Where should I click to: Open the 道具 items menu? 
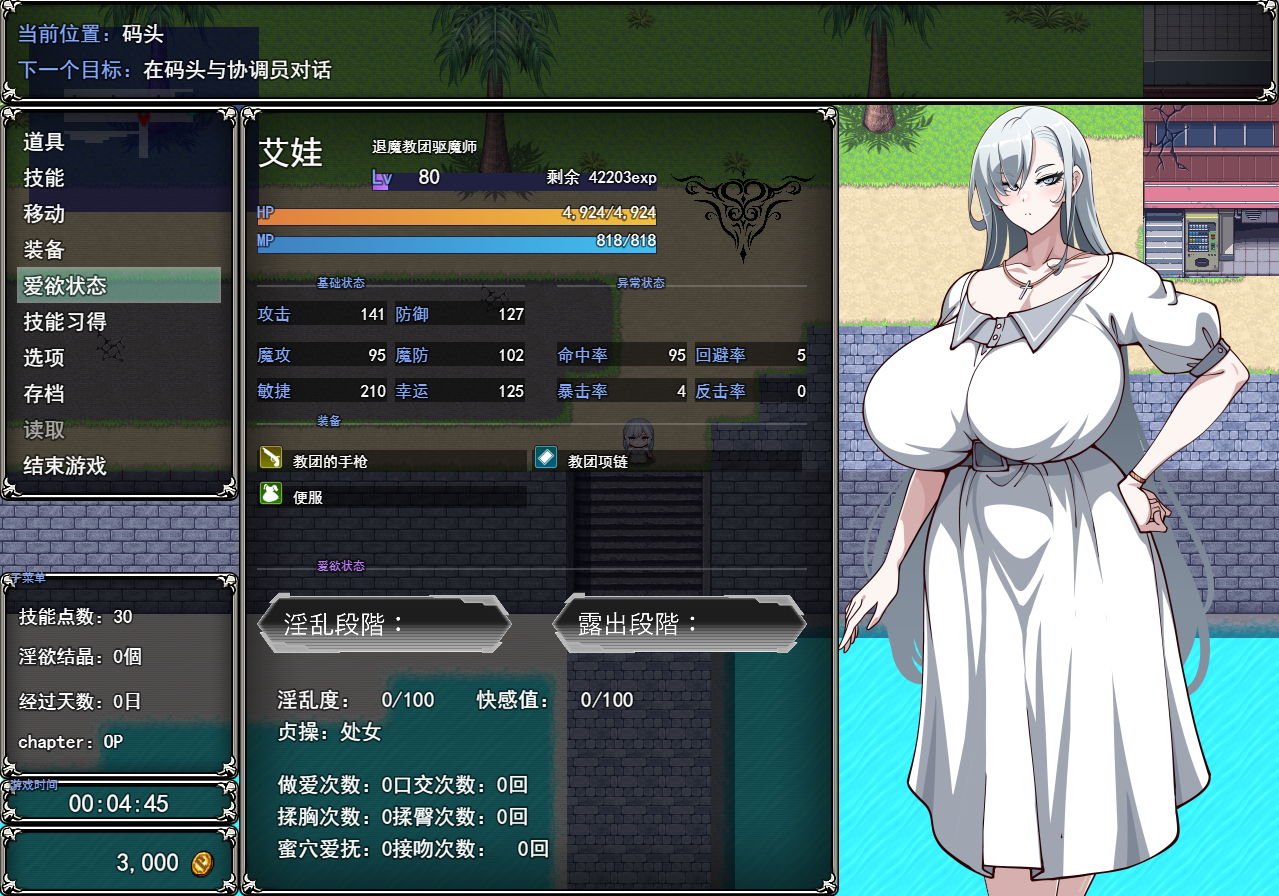(x=44, y=142)
